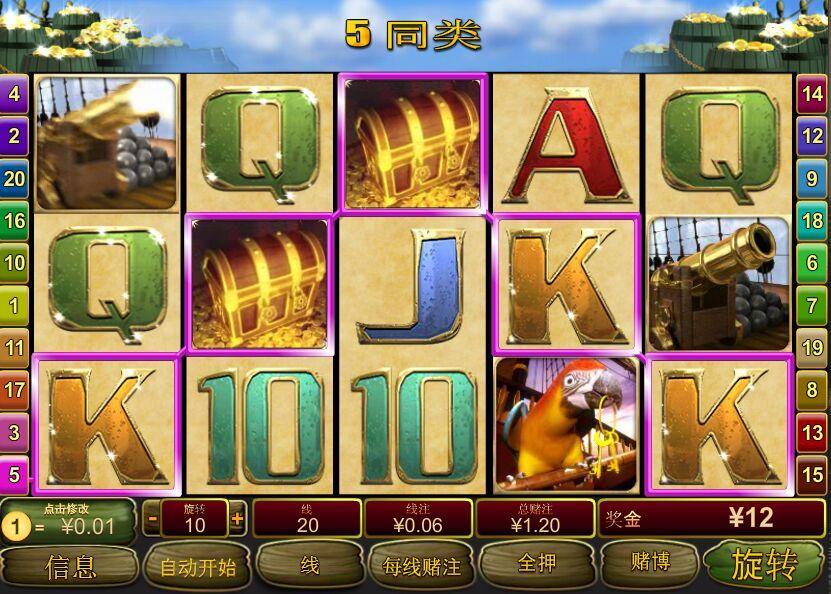Click the 线 lines button
Image resolution: width=831 pixels, height=594 pixels.
(310, 566)
